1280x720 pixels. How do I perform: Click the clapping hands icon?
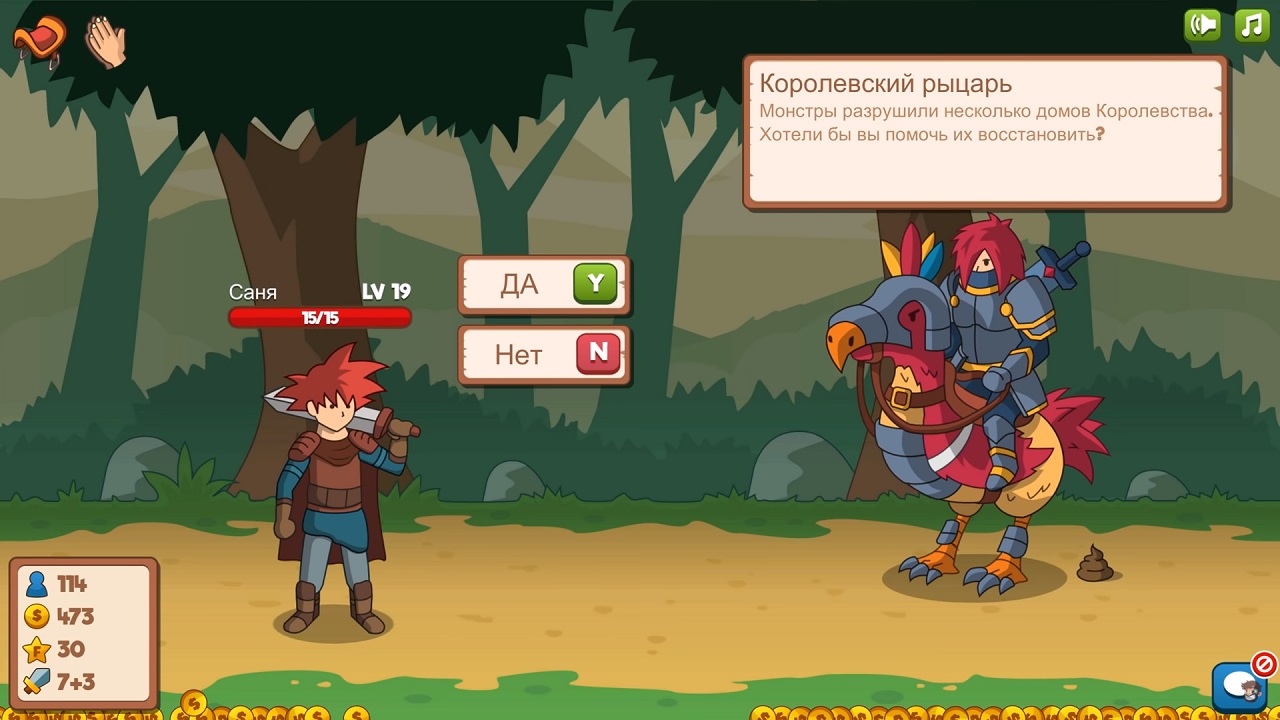pyautogui.click(x=105, y=42)
